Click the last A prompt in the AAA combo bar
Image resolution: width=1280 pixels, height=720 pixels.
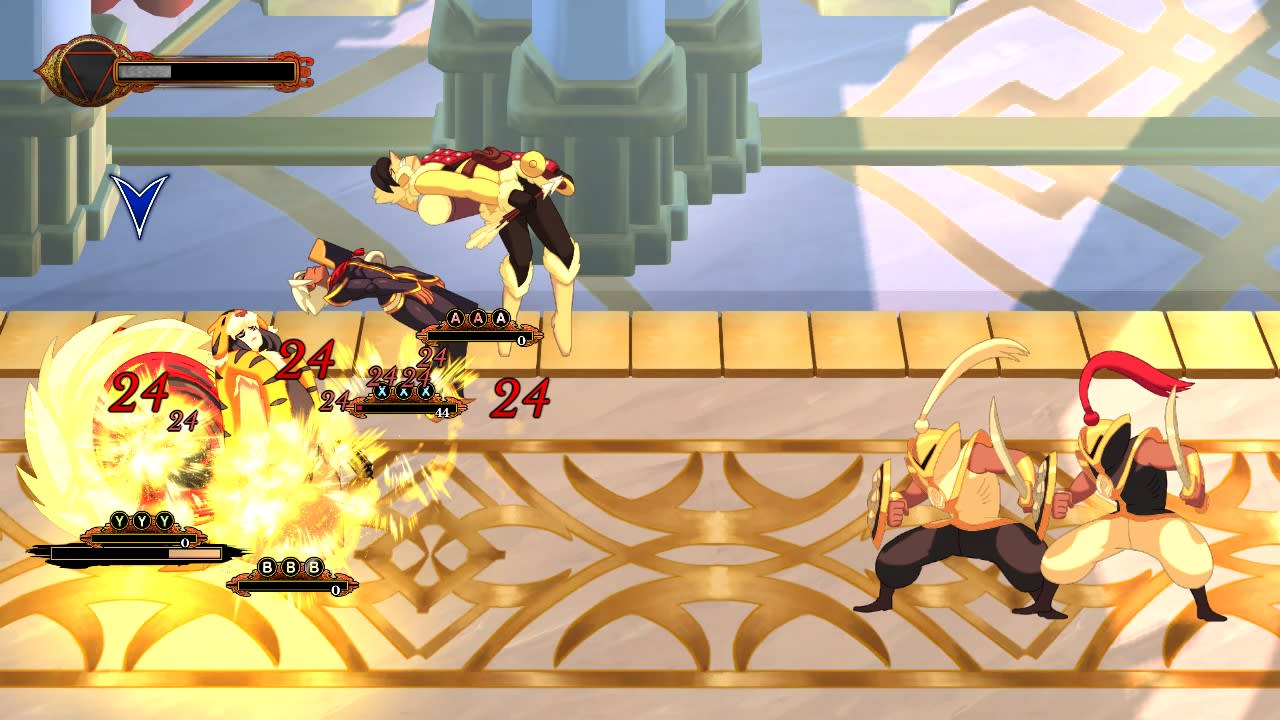tap(501, 316)
